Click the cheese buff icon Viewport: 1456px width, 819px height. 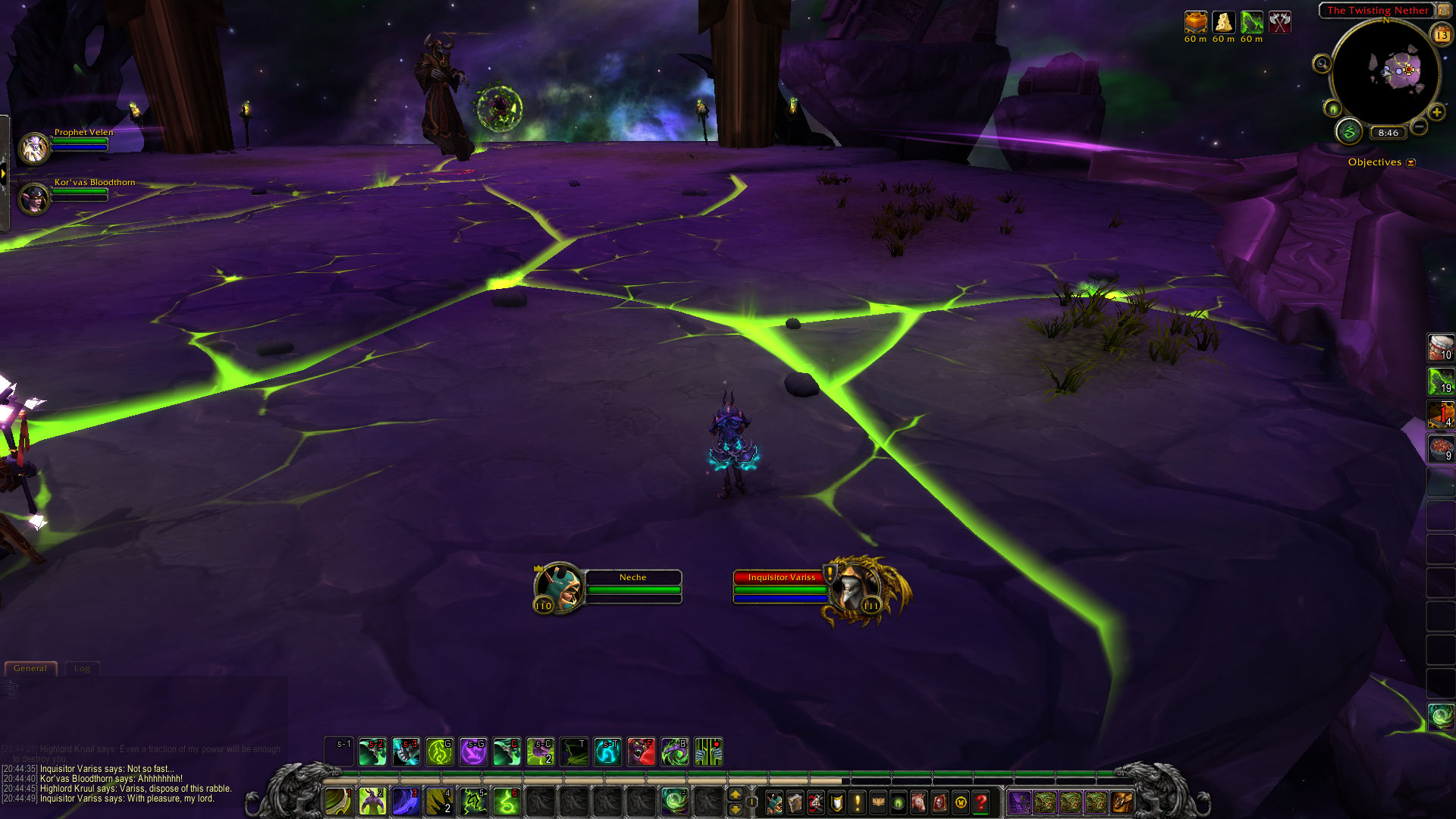tap(1223, 23)
